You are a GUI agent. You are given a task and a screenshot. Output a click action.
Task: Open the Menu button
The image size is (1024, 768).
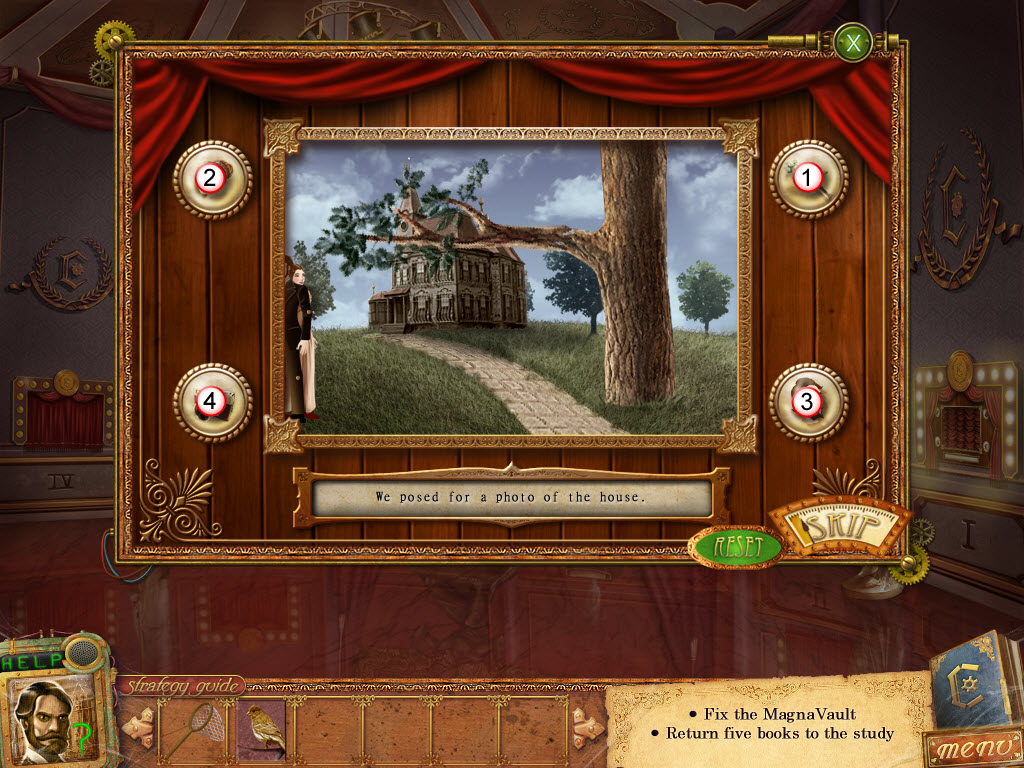(971, 747)
